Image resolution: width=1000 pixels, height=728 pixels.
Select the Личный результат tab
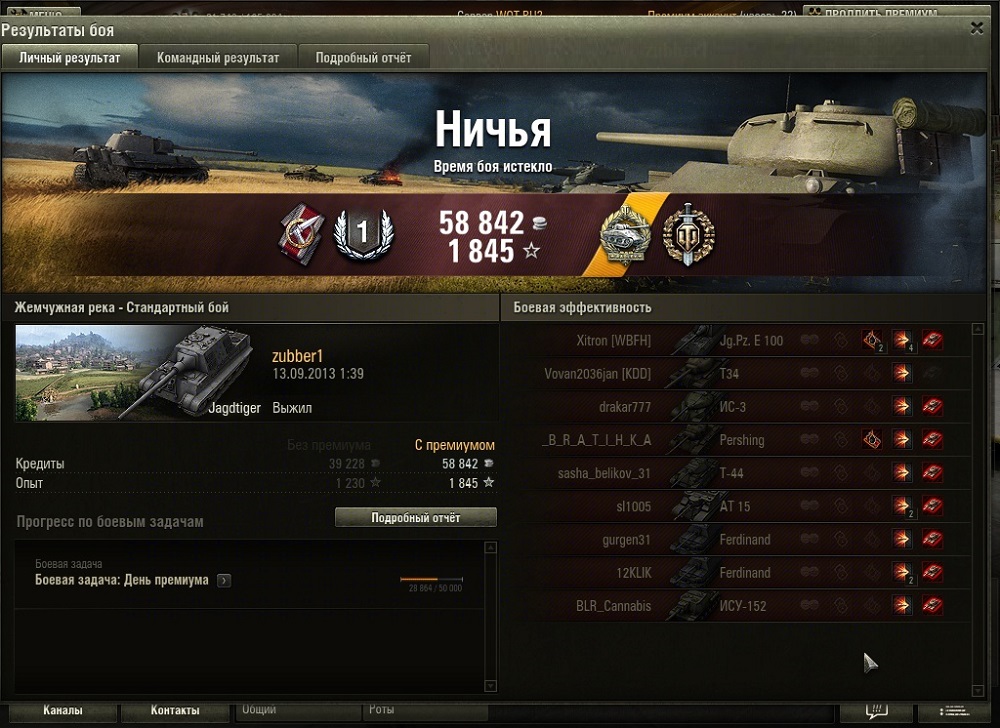[70, 58]
